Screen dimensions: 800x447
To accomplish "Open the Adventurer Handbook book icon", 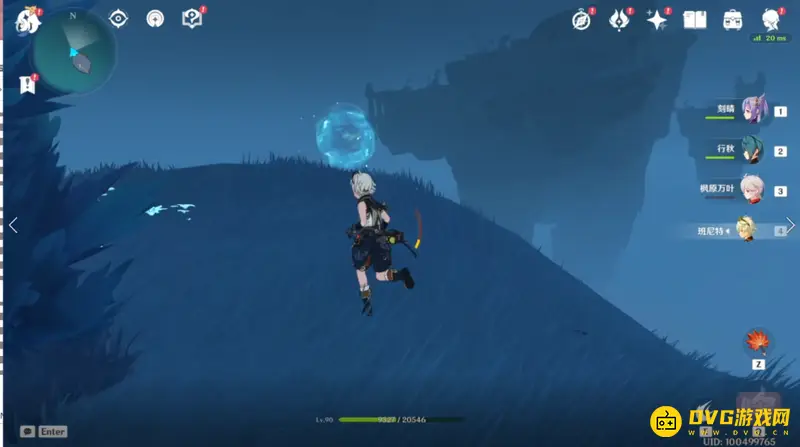I will 694,19.
